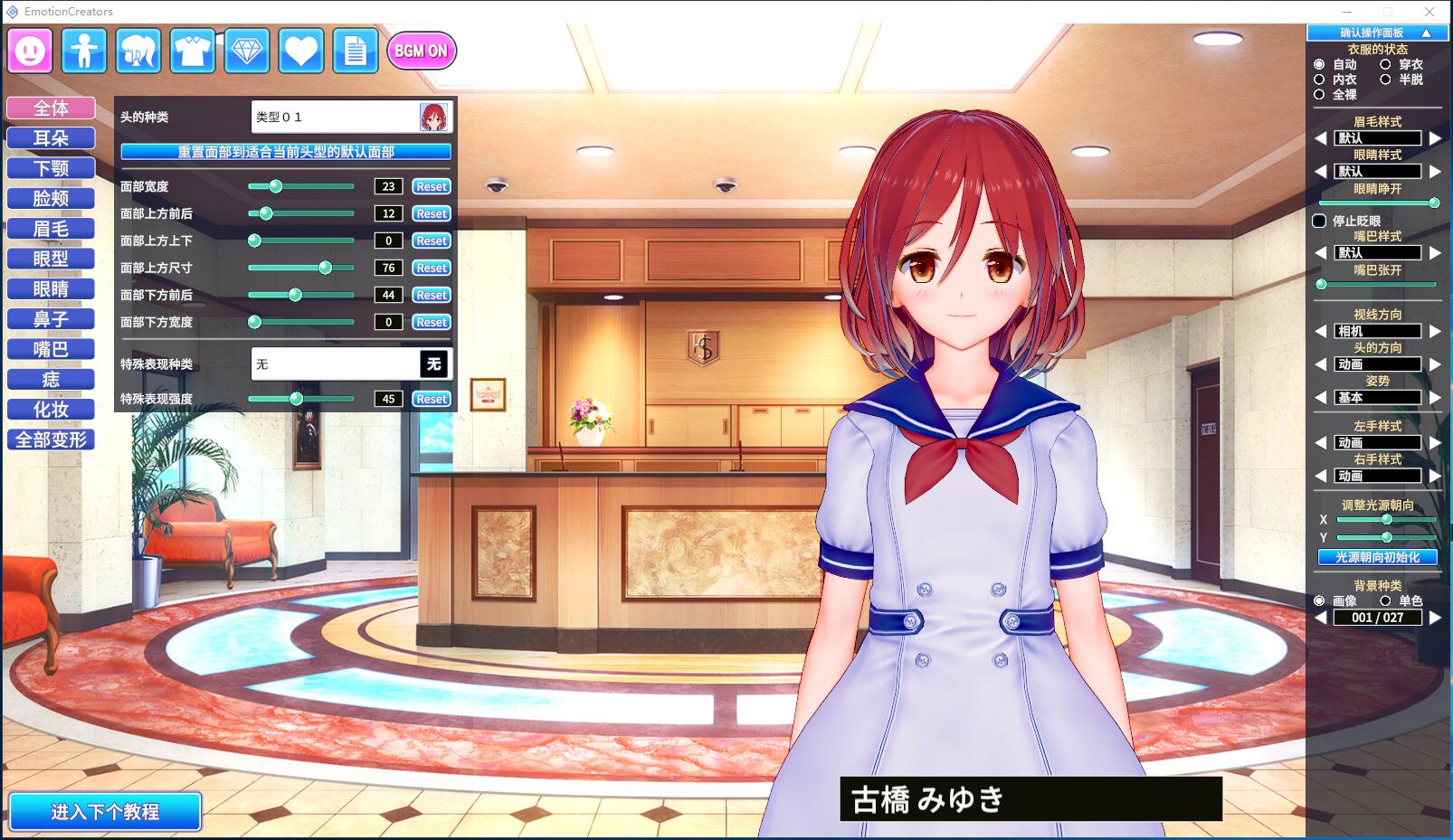Select the 全裸 clothing state radio
Image resolution: width=1453 pixels, height=840 pixels.
click(1321, 93)
